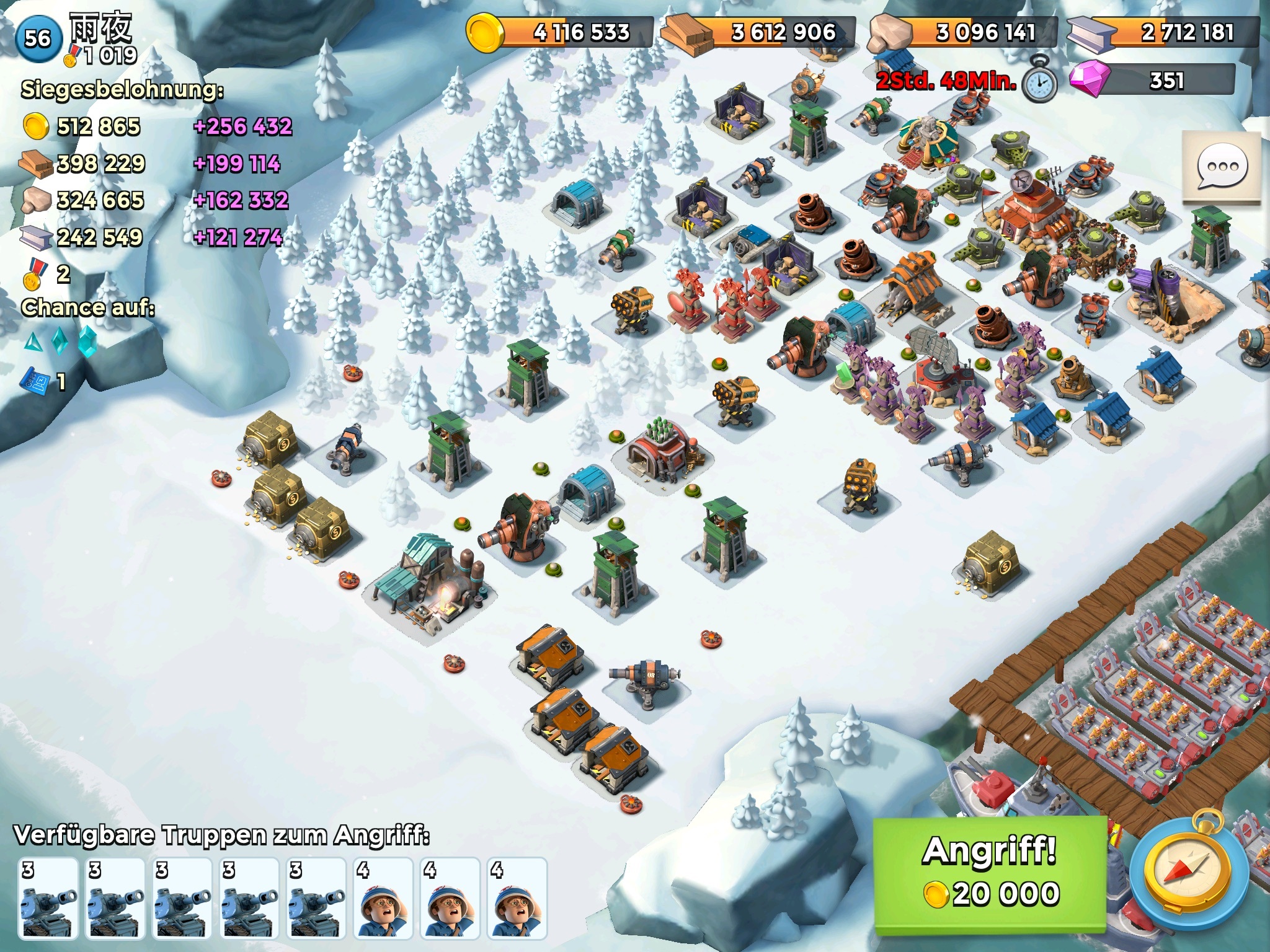Select the stone resource bar
Viewport: 1270px width, 952px height.
(964, 32)
